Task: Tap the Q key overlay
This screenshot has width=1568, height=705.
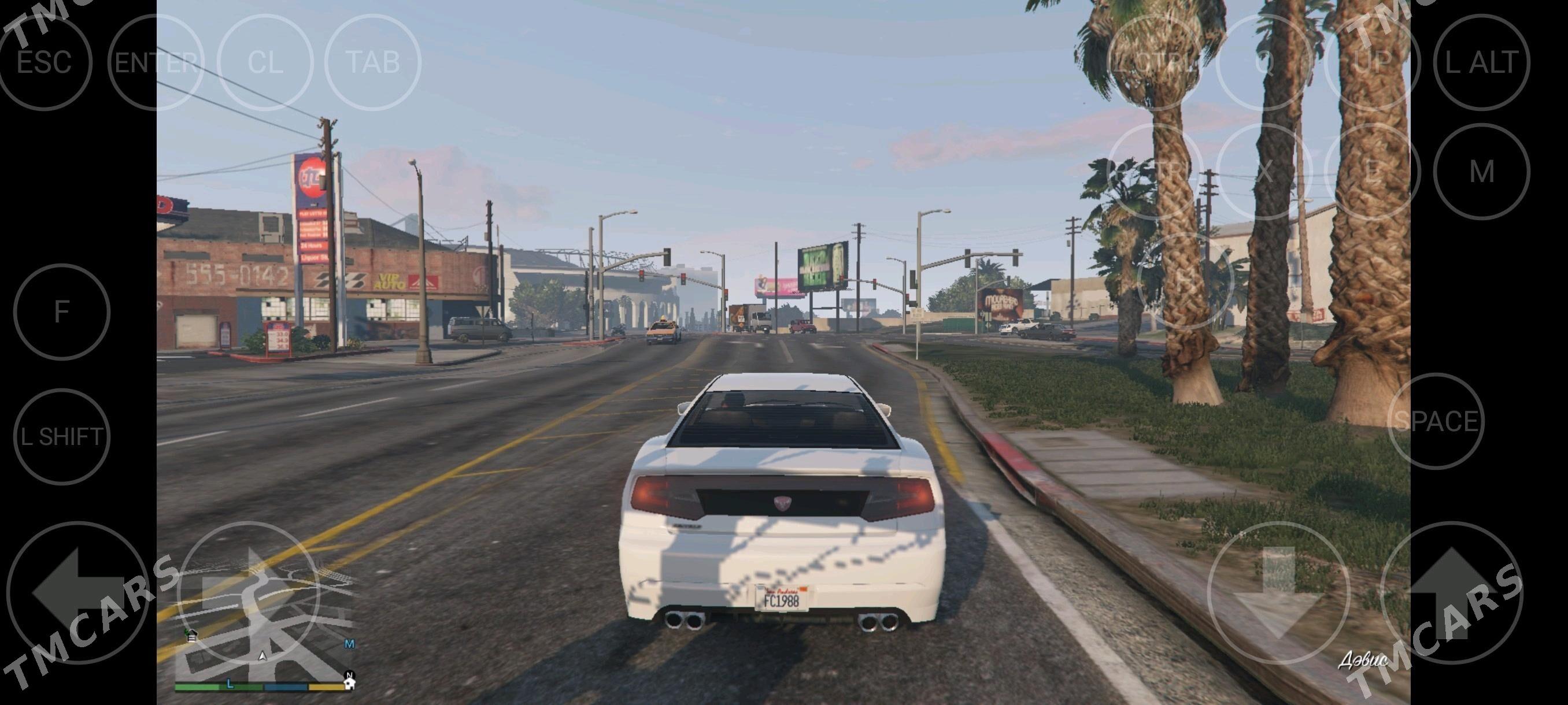Action: point(1266,60)
